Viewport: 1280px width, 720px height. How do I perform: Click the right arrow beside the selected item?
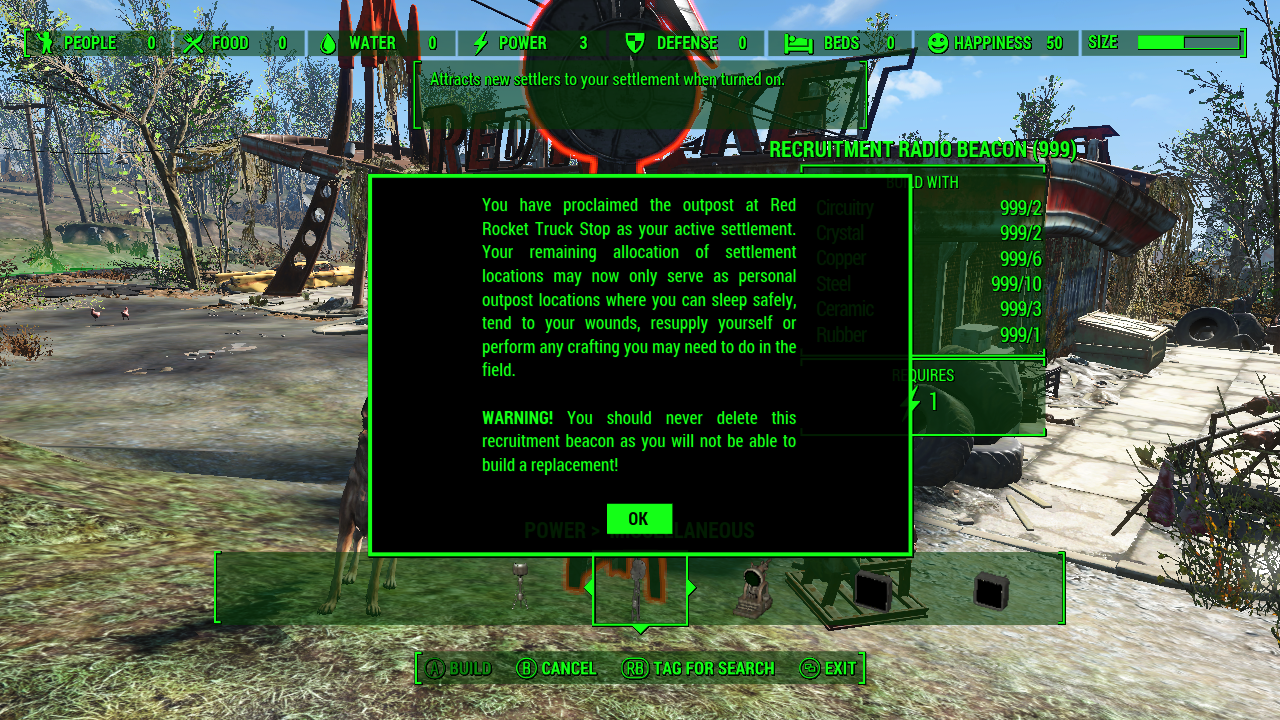click(x=691, y=588)
